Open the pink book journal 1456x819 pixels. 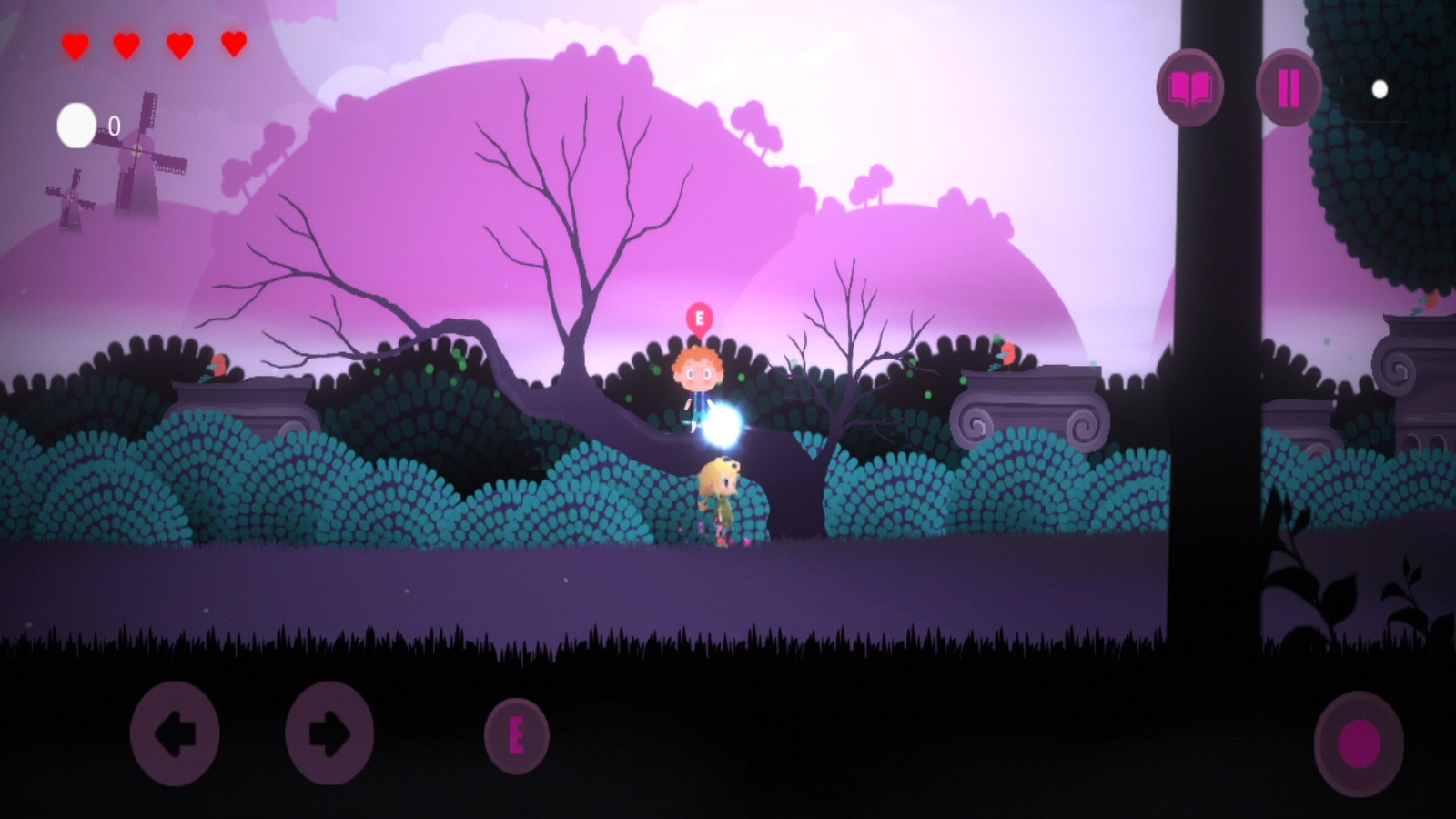(x=1189, y=88)
